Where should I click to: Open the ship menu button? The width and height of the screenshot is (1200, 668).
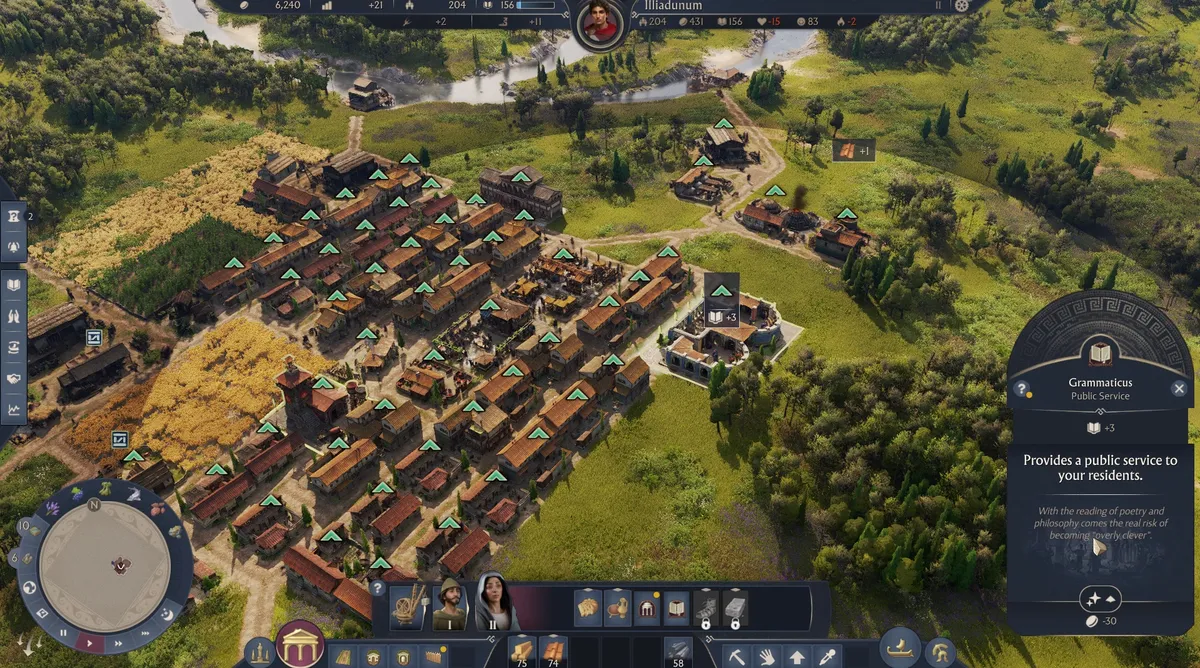click(x=900, y=648)
